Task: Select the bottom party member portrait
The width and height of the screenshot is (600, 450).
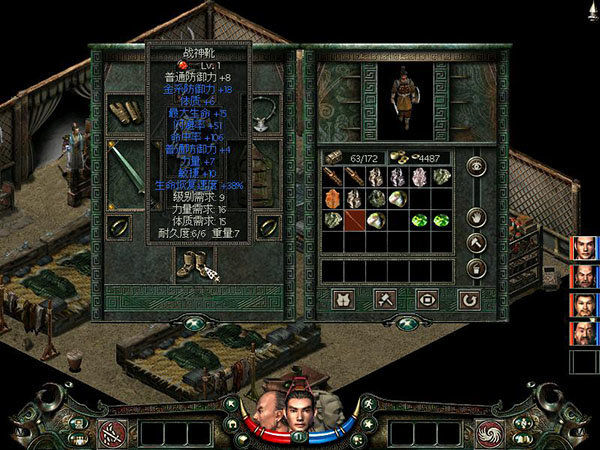Action: tap(584, 333)
